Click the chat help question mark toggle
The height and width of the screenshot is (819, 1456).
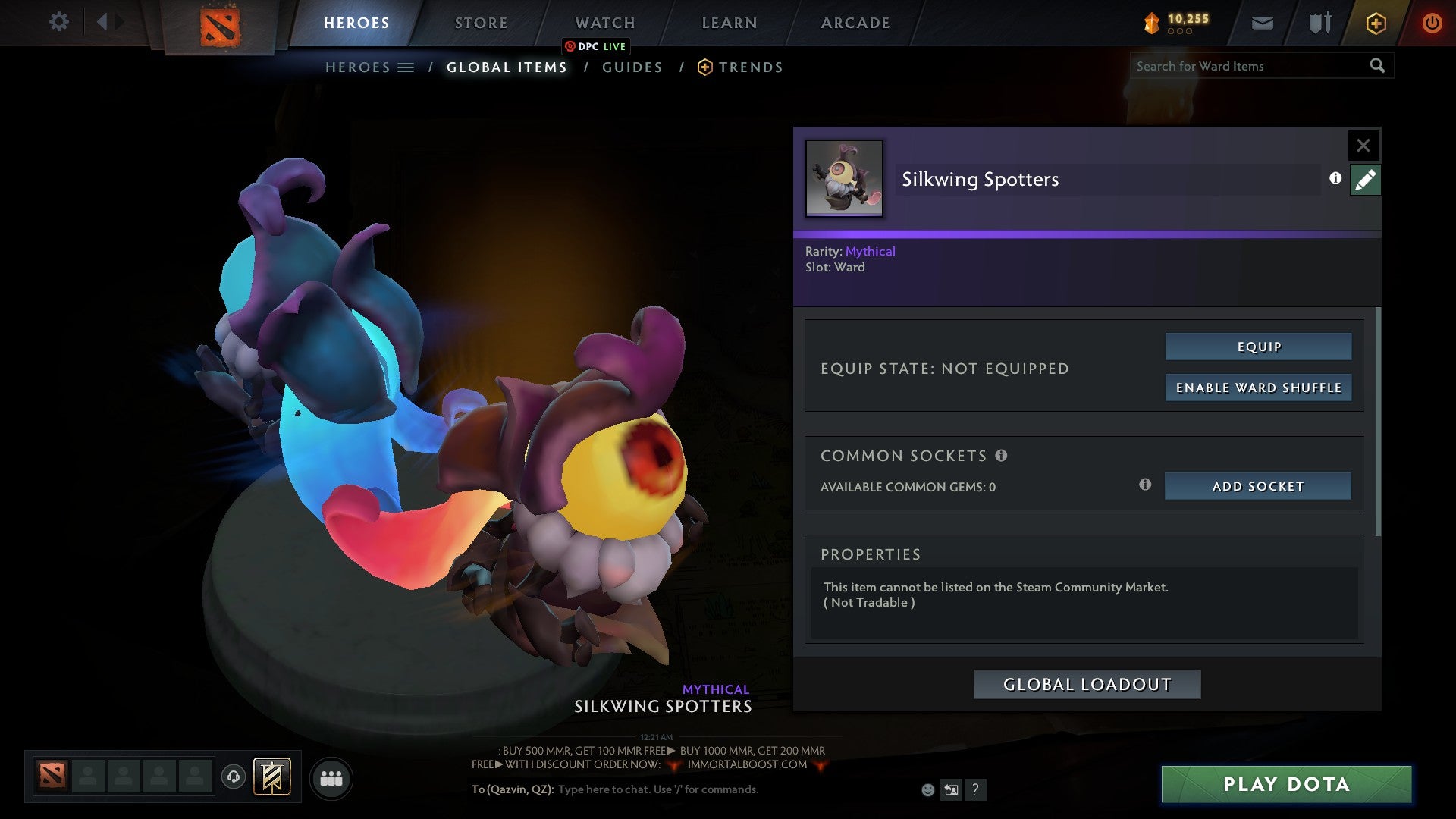975,790
